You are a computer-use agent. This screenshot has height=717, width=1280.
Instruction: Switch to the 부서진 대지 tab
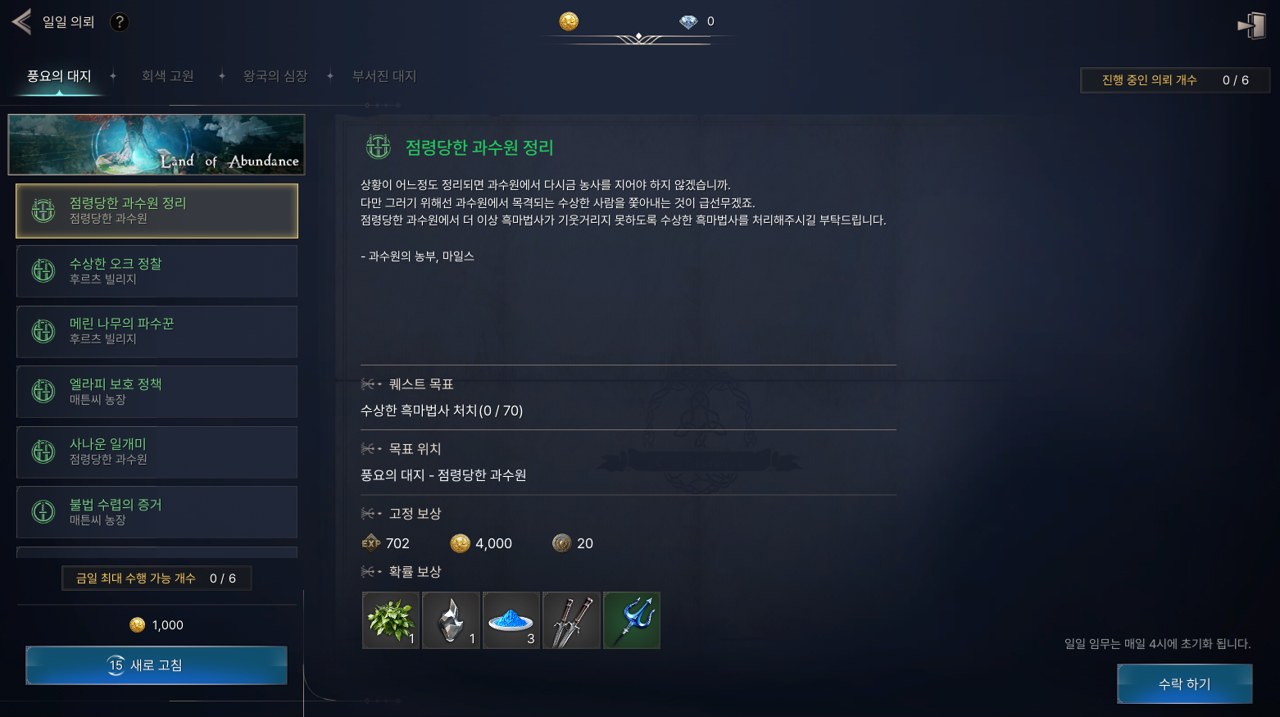[384, 76]
